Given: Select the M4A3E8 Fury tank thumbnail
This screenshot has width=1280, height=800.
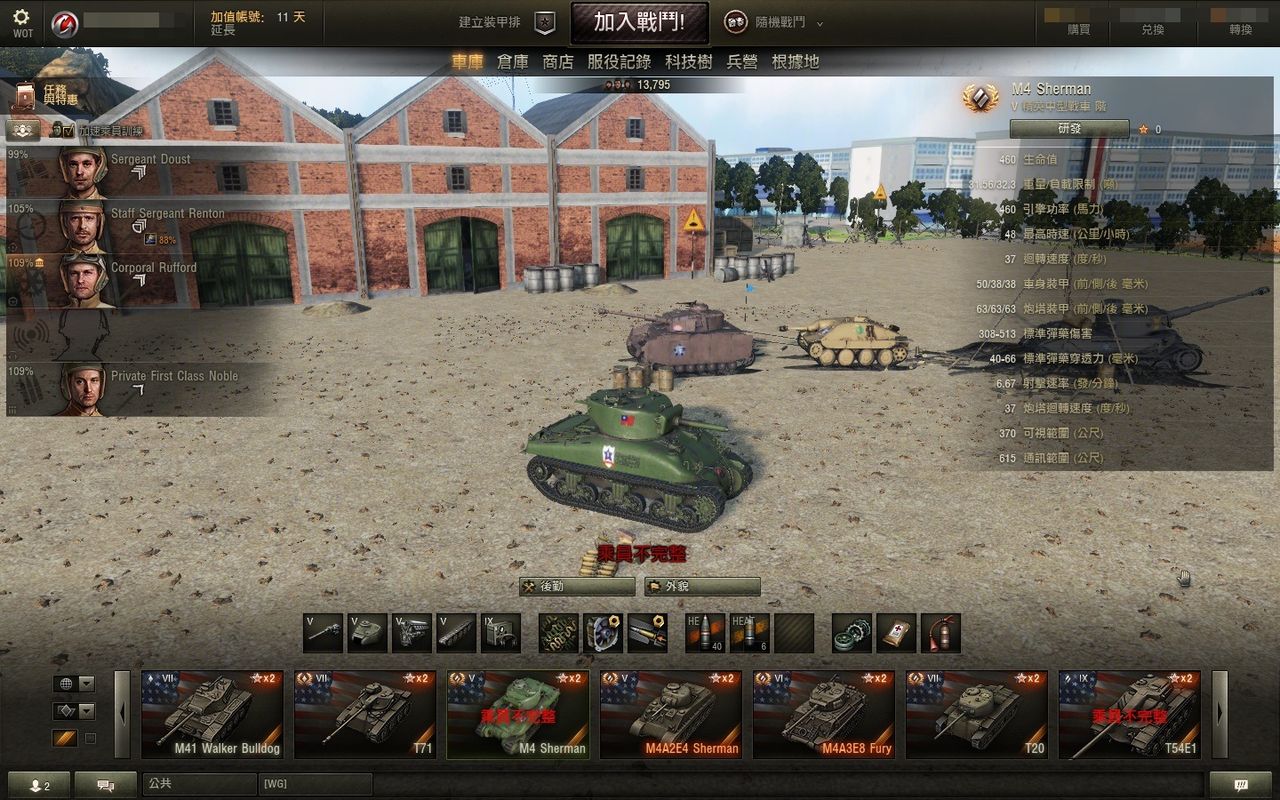Looking at the screenshot, I should tap(825, 710).
